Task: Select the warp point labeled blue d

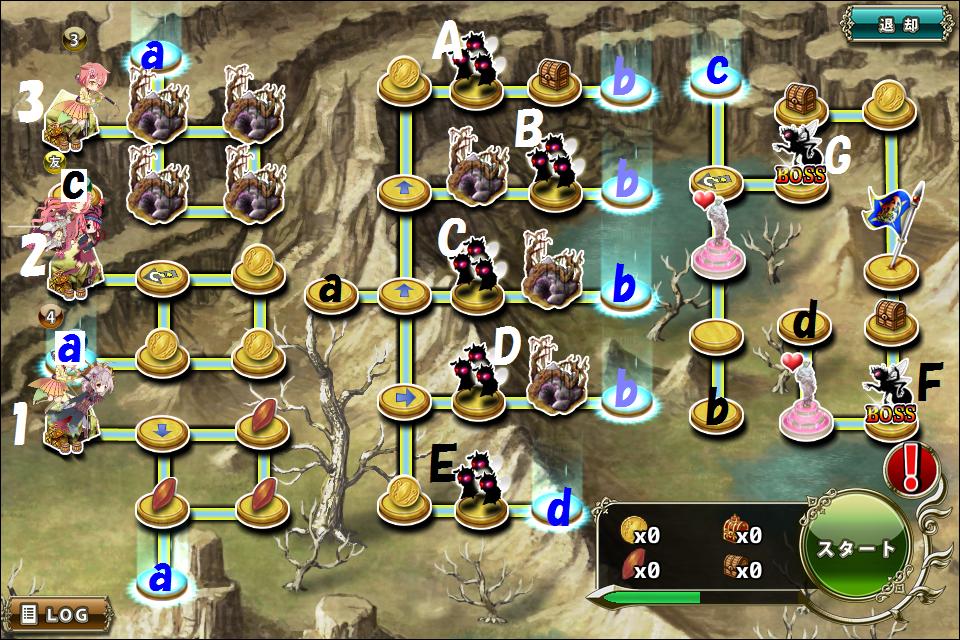Action: (559, 508)
